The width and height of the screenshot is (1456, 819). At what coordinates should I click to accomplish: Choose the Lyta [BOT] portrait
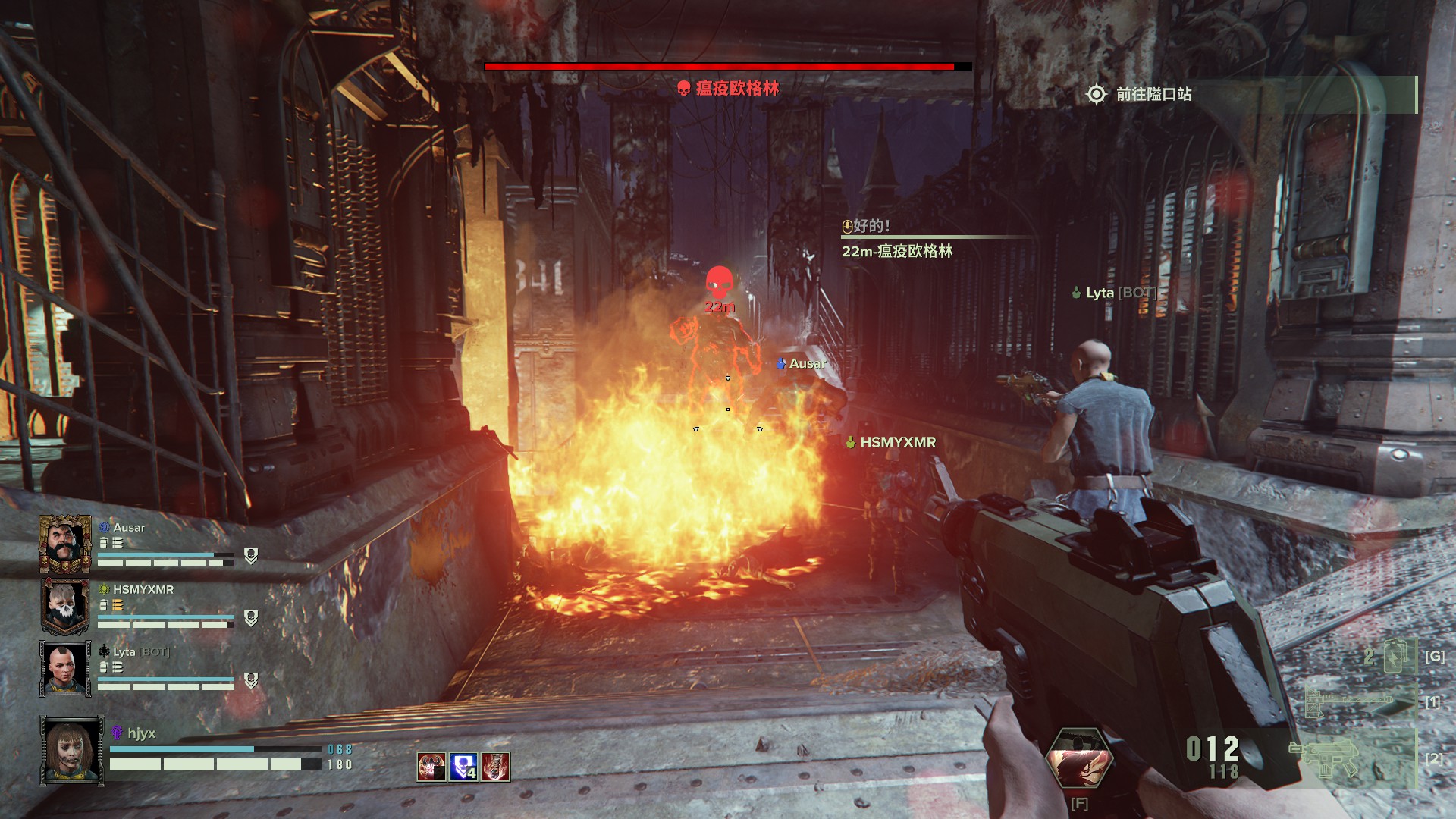point(65,668)
